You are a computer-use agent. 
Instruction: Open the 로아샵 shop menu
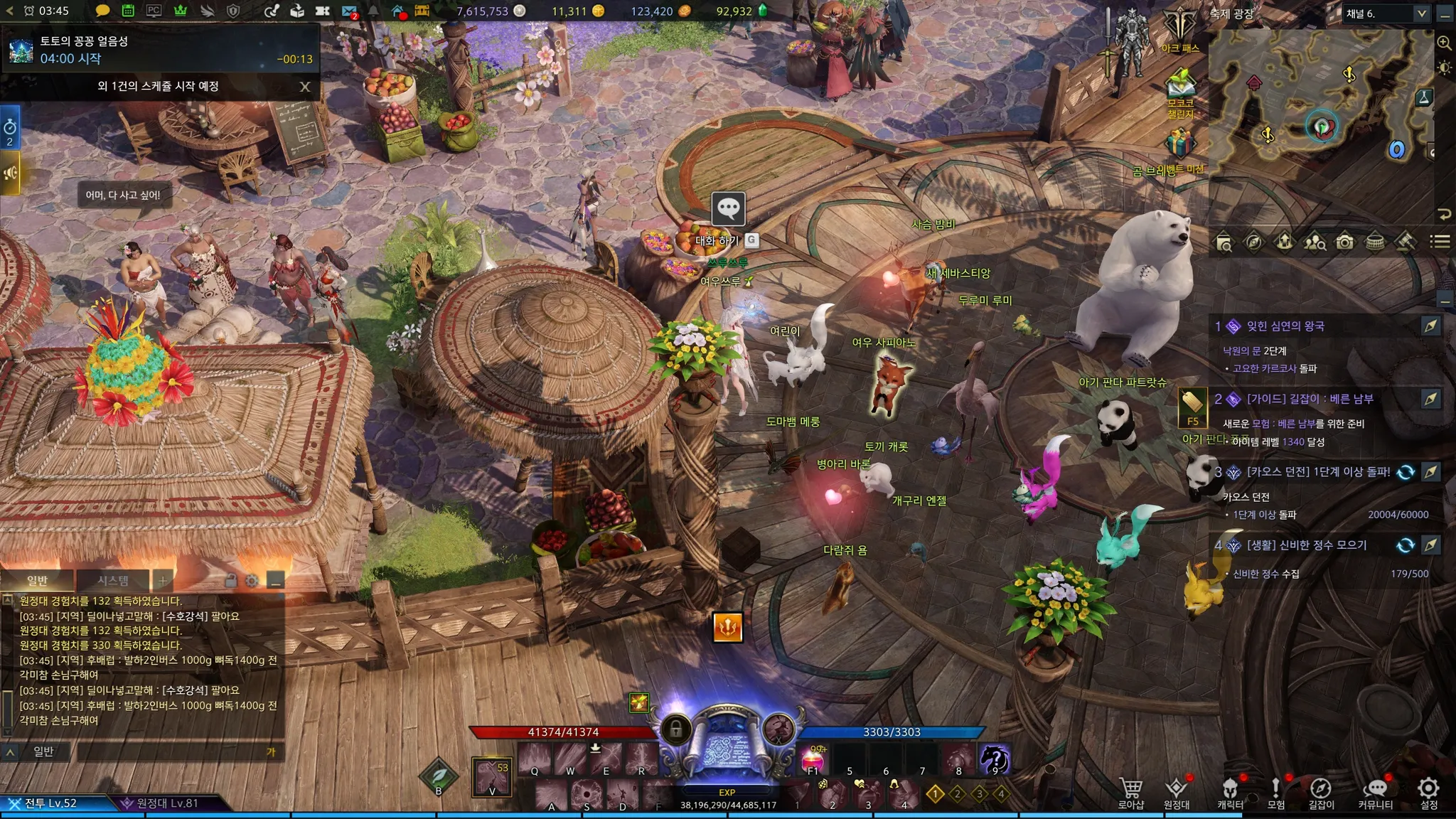pyautogui.click(x=1130, y=792)
